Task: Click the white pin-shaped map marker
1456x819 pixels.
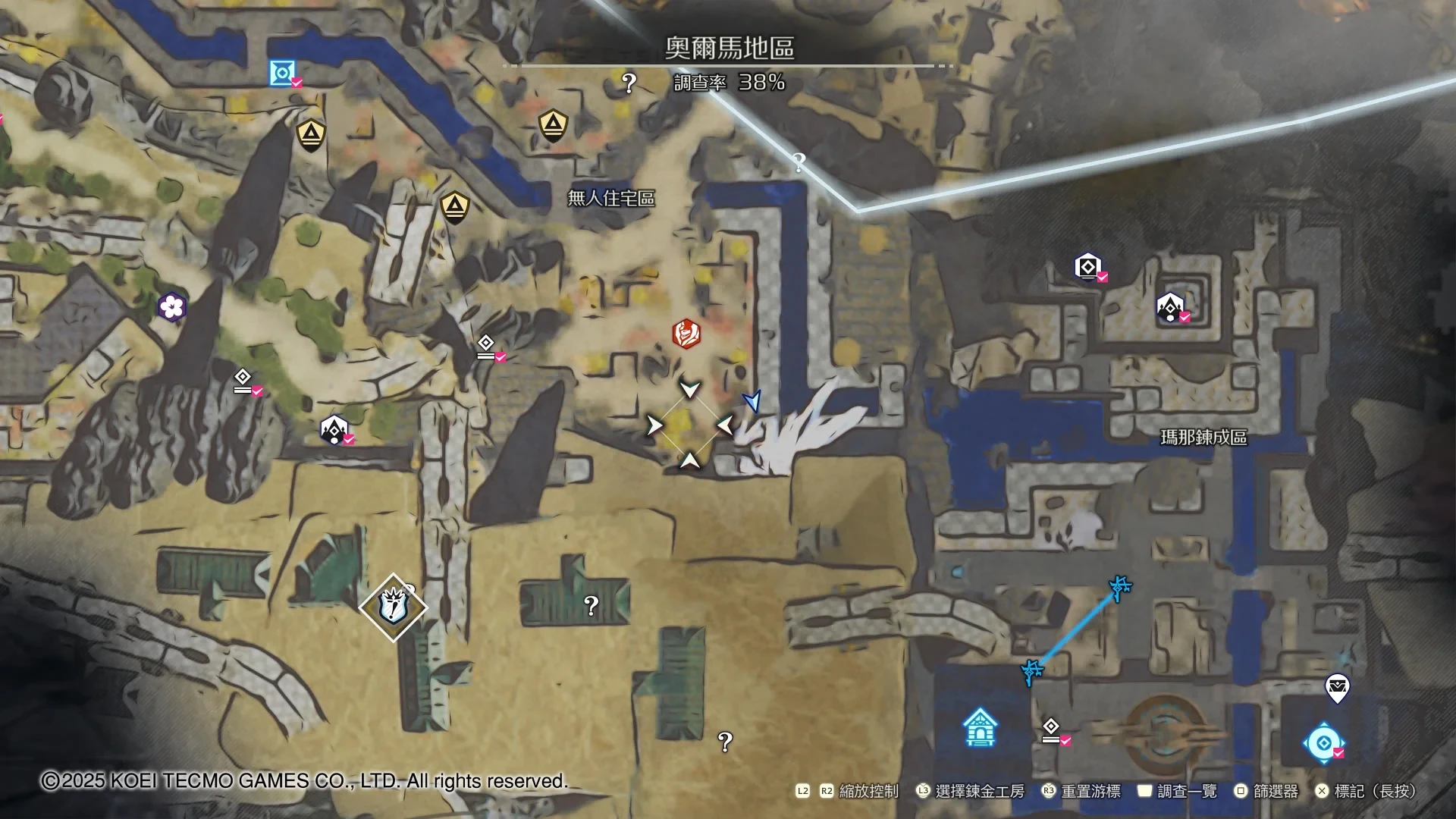Action: coord(1337,689)
